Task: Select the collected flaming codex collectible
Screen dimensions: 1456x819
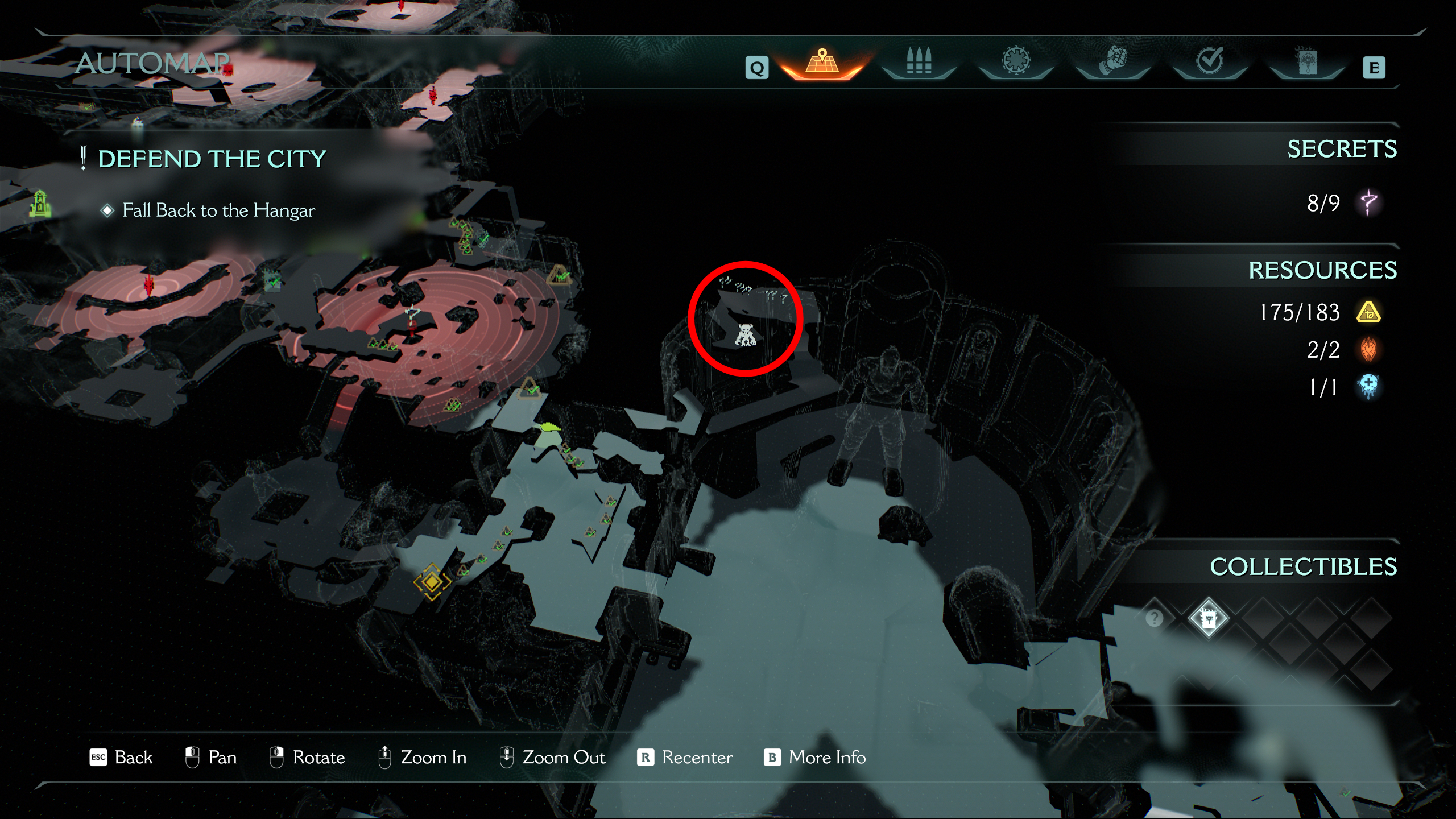Action: tap(1208, 618)
